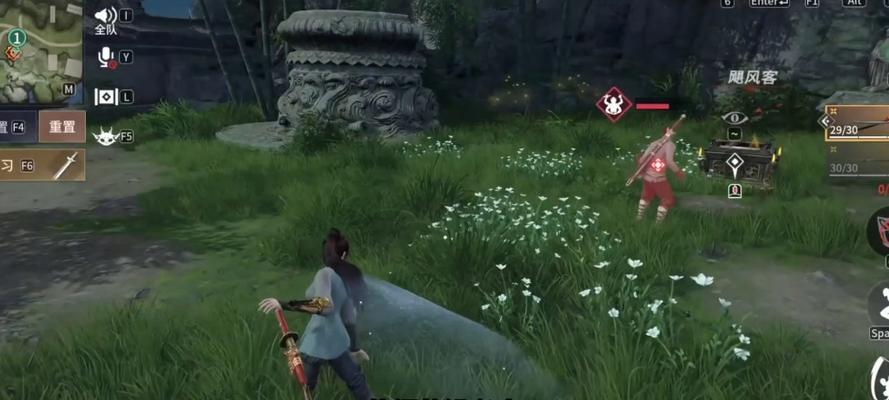Toggle the 全队 team voice speaker icon

point(105,17)
